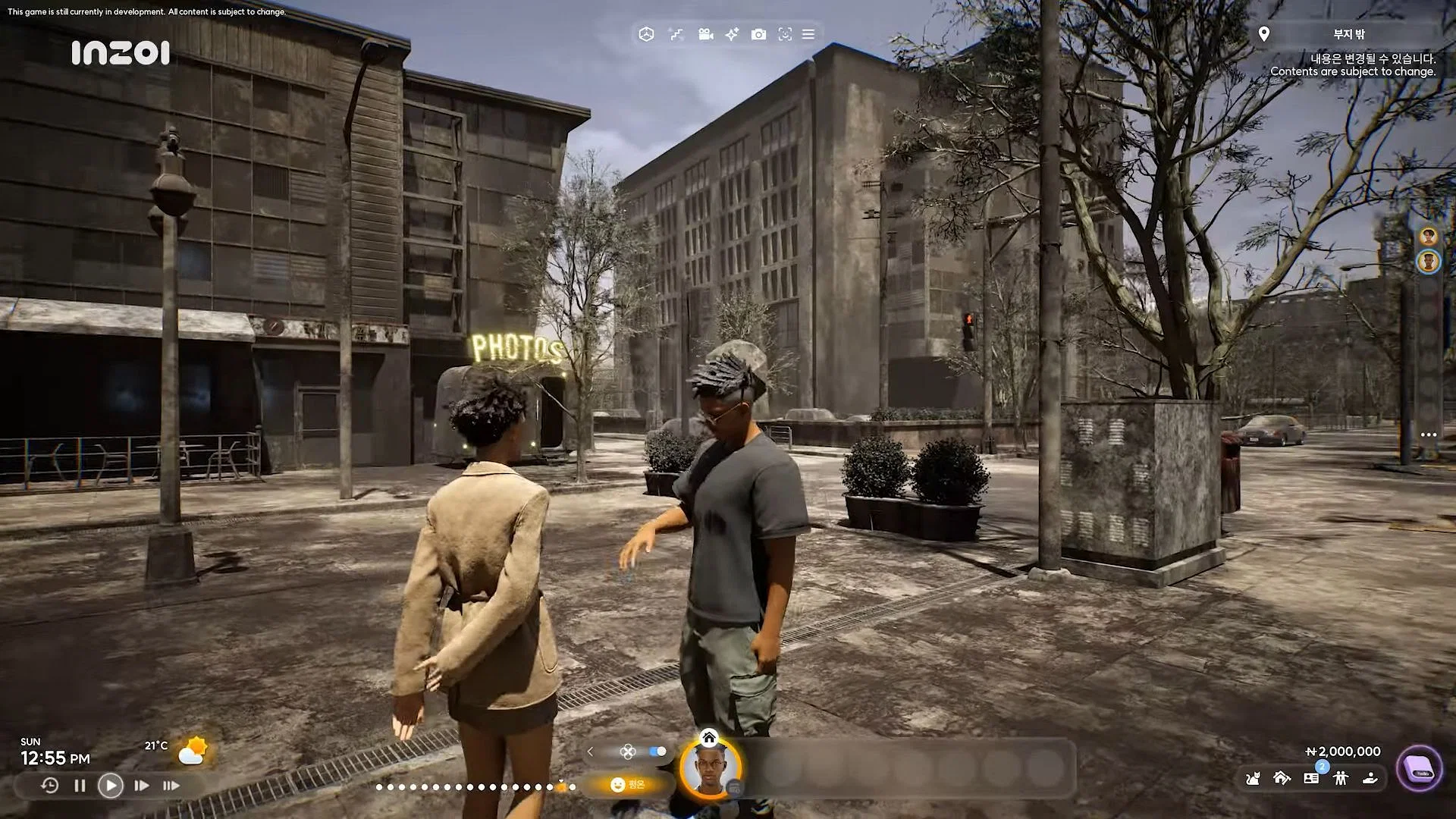Viewport: 1456px width, 819px height.
Task: Enter build mode via house hammer icon
Action: click(x=1282, y=778)
